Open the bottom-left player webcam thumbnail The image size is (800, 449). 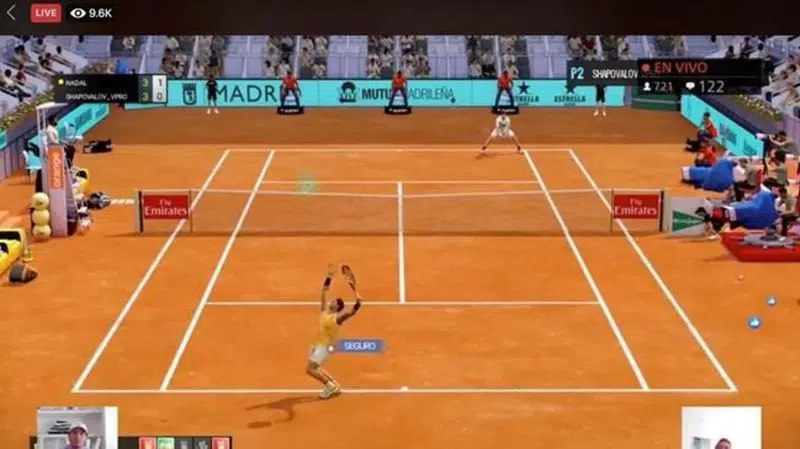tap(76, 428)
